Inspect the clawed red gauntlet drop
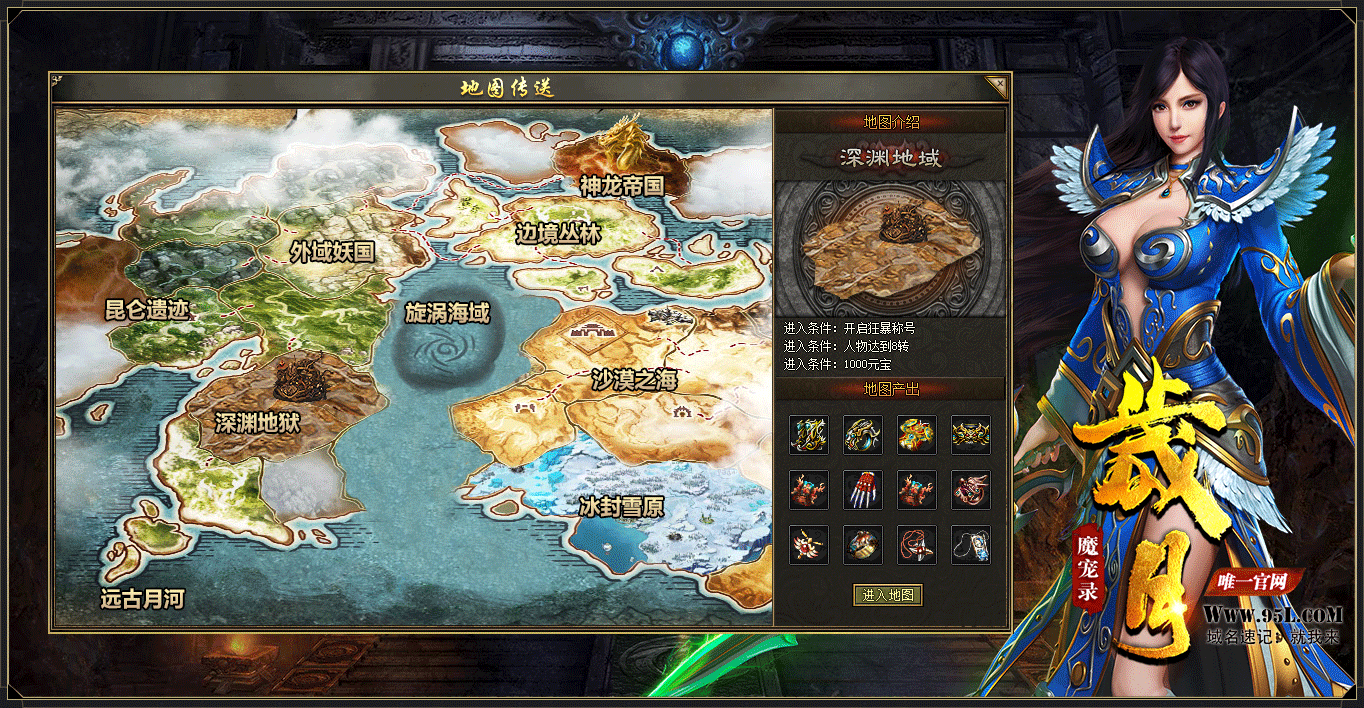 tap(863, 490)
